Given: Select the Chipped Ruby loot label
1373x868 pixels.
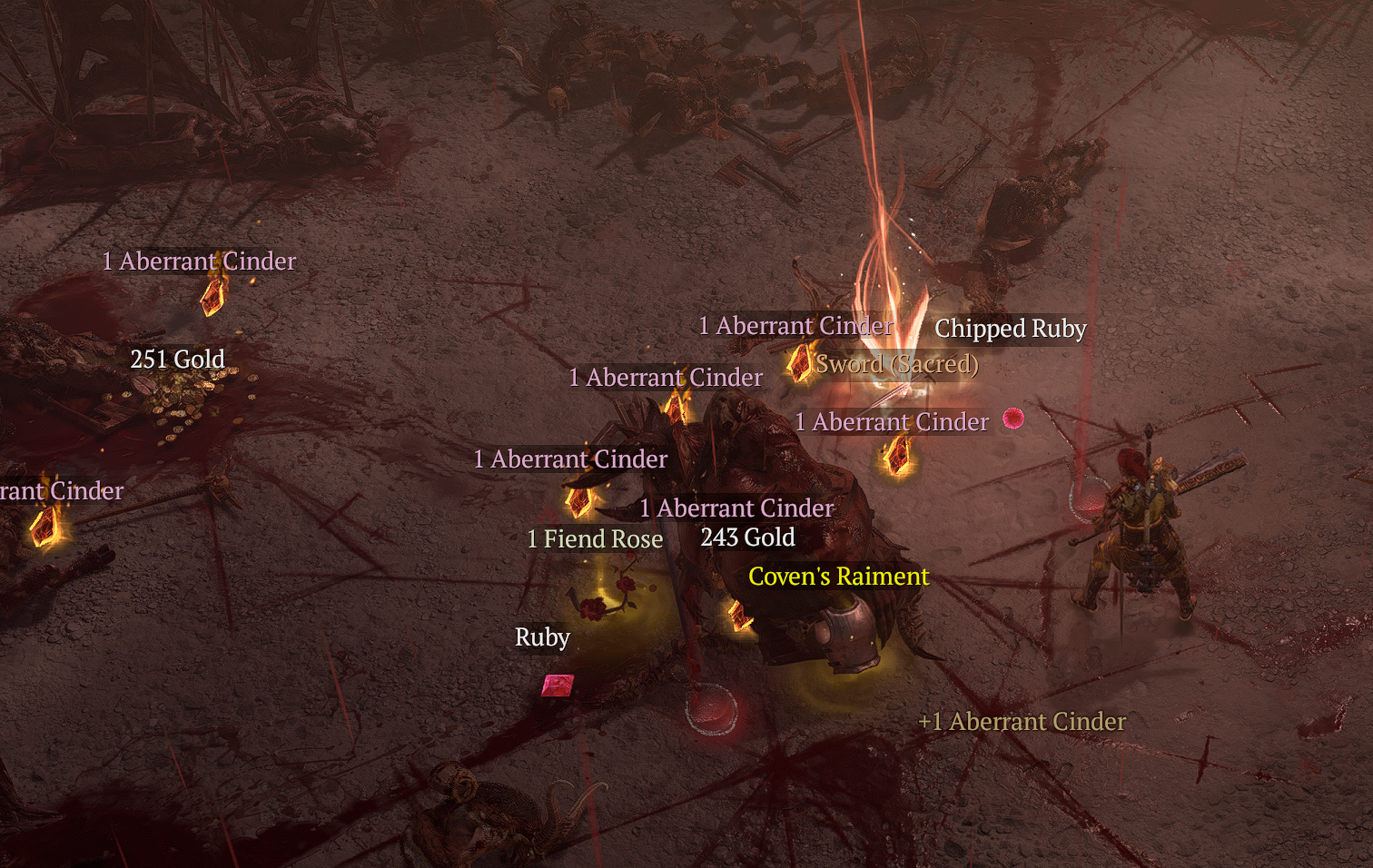Looking at the screenshot, I should 1010,329.
